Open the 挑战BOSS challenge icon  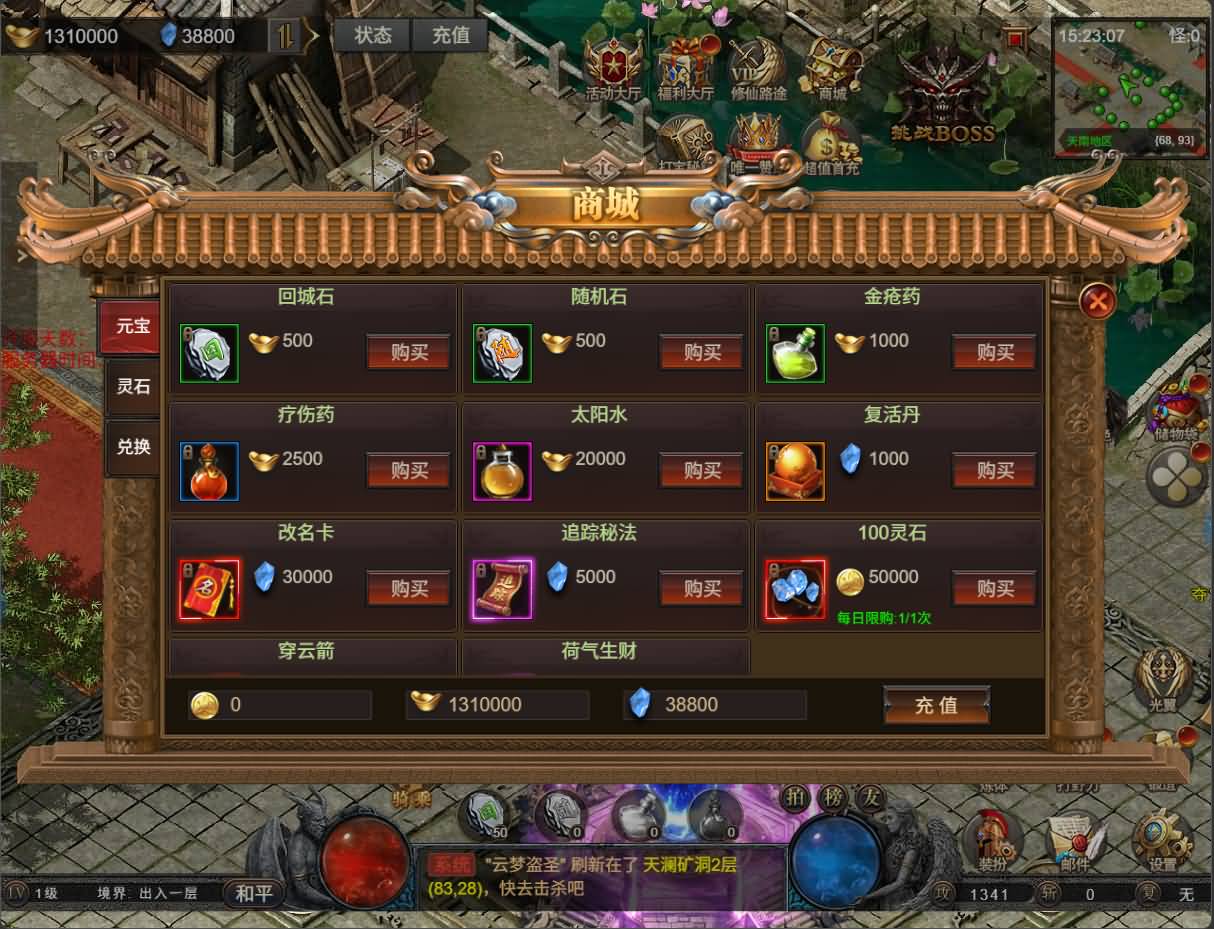(944, 97)
